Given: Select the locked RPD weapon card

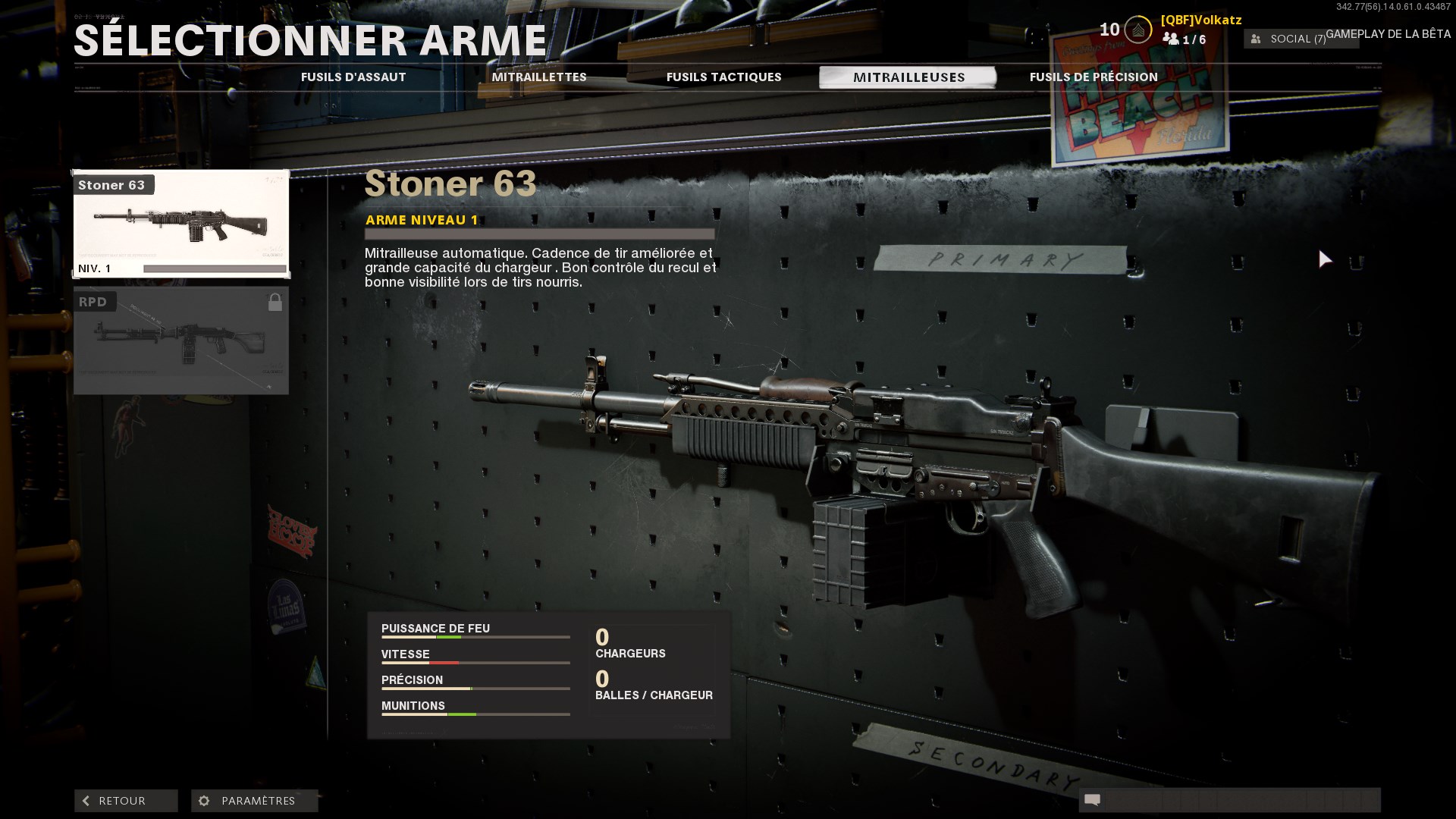Looking at the screenshot, I should pyautogui.click(x=180, y=340).
